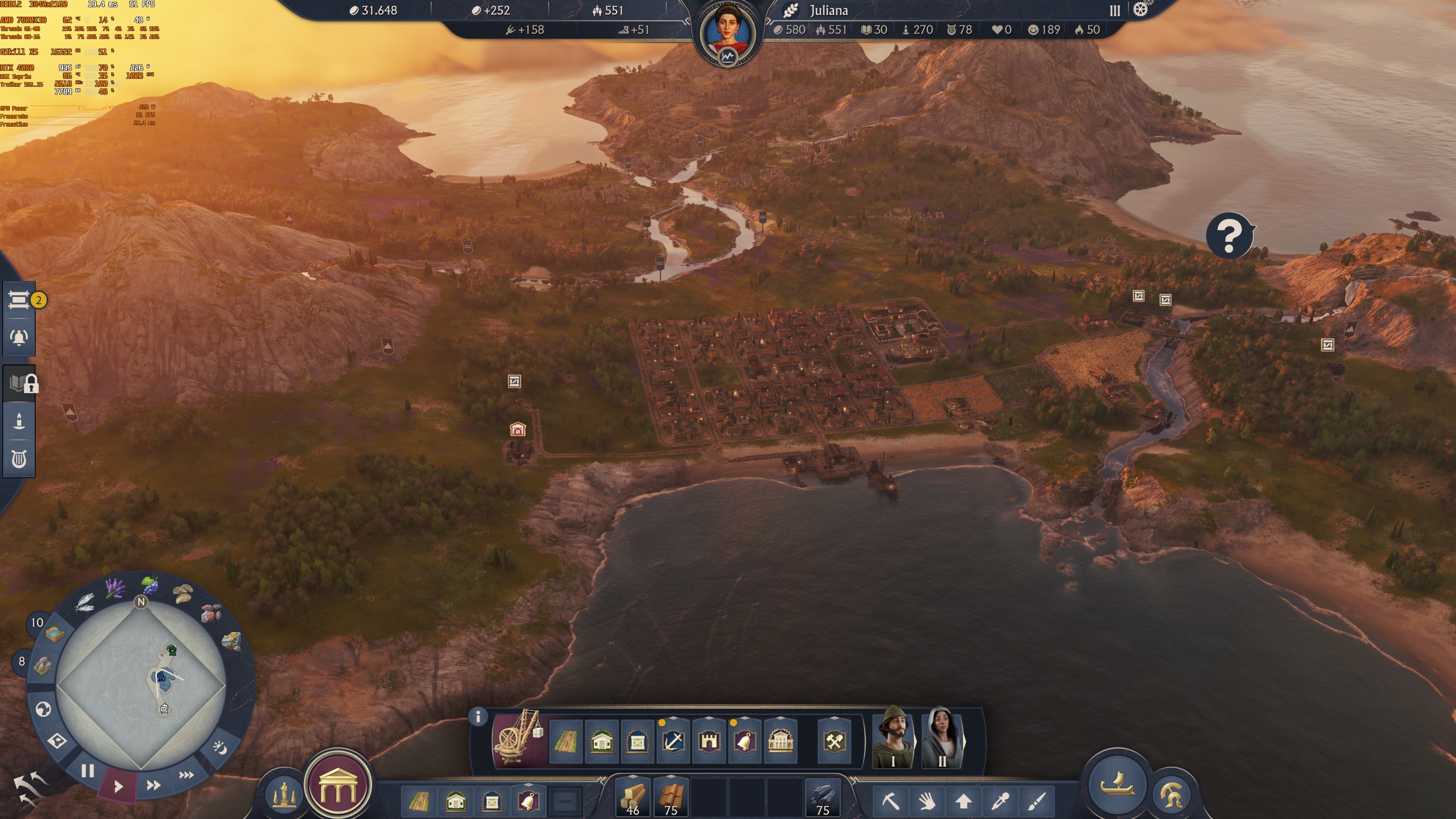Toggle the day and night cycle

(x=220, y=748)
